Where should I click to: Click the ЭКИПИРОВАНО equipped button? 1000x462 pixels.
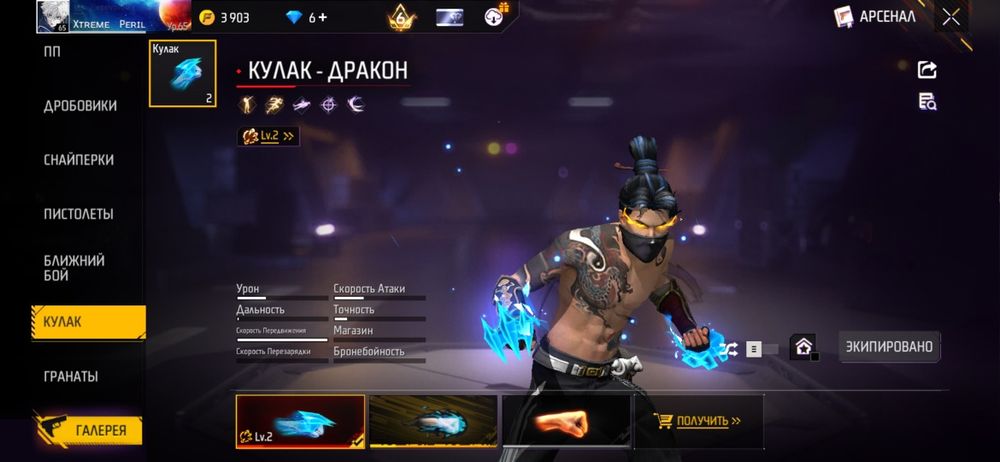click(889, 347)
